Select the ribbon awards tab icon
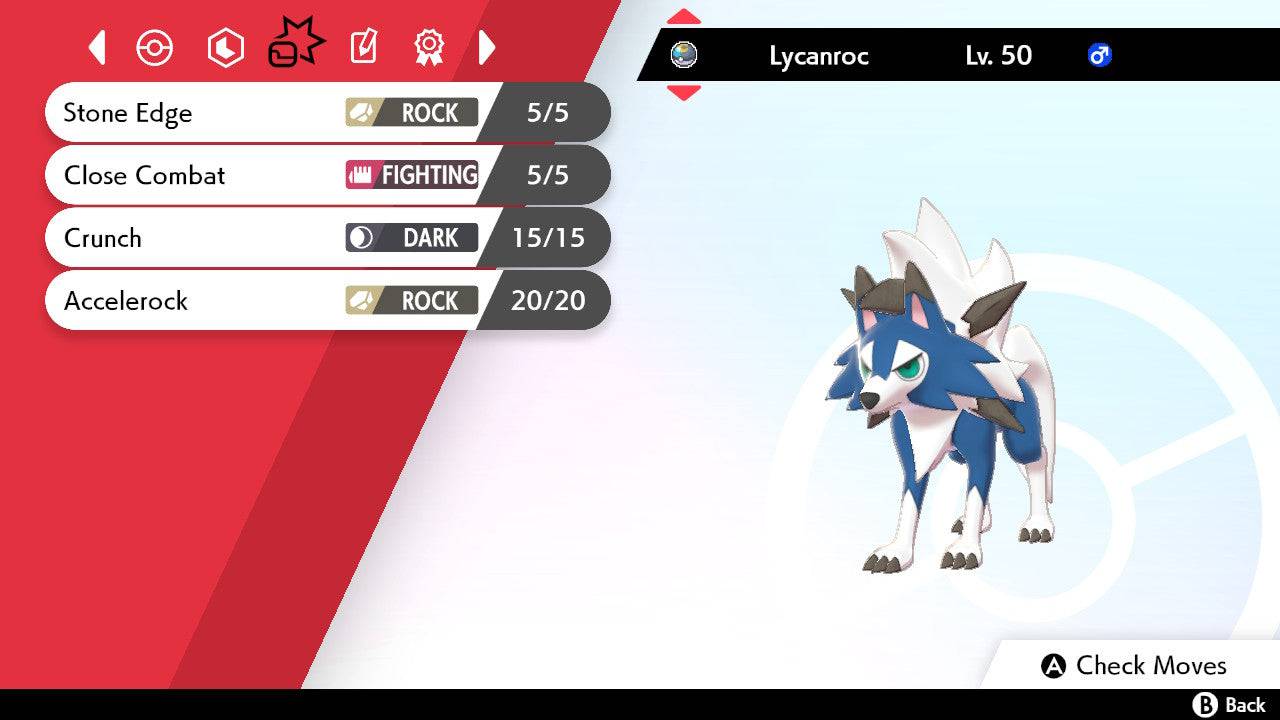Image resolution: width=1280 pixels, height=720 pixels. tap(428, 47)
